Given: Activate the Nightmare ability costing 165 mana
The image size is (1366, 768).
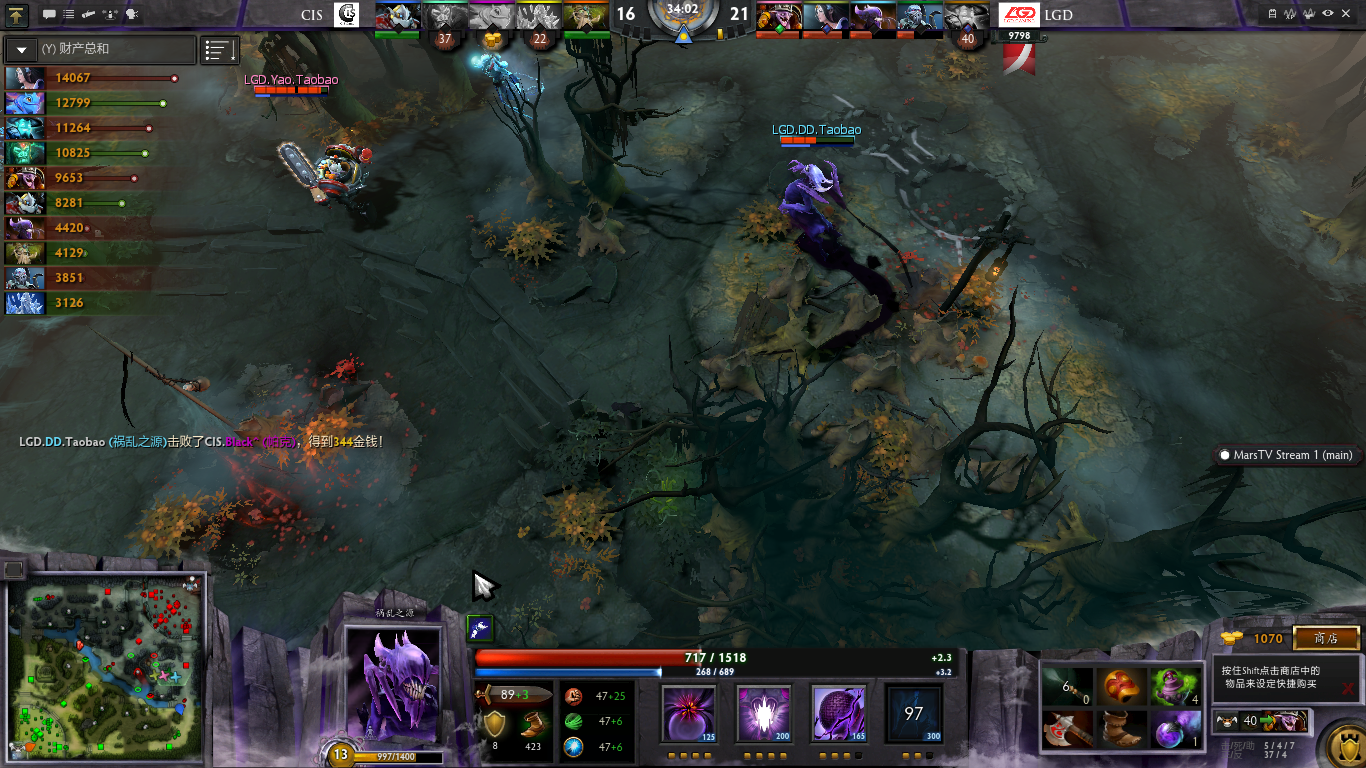Looking at the screenshot, I should click(837, 713).
